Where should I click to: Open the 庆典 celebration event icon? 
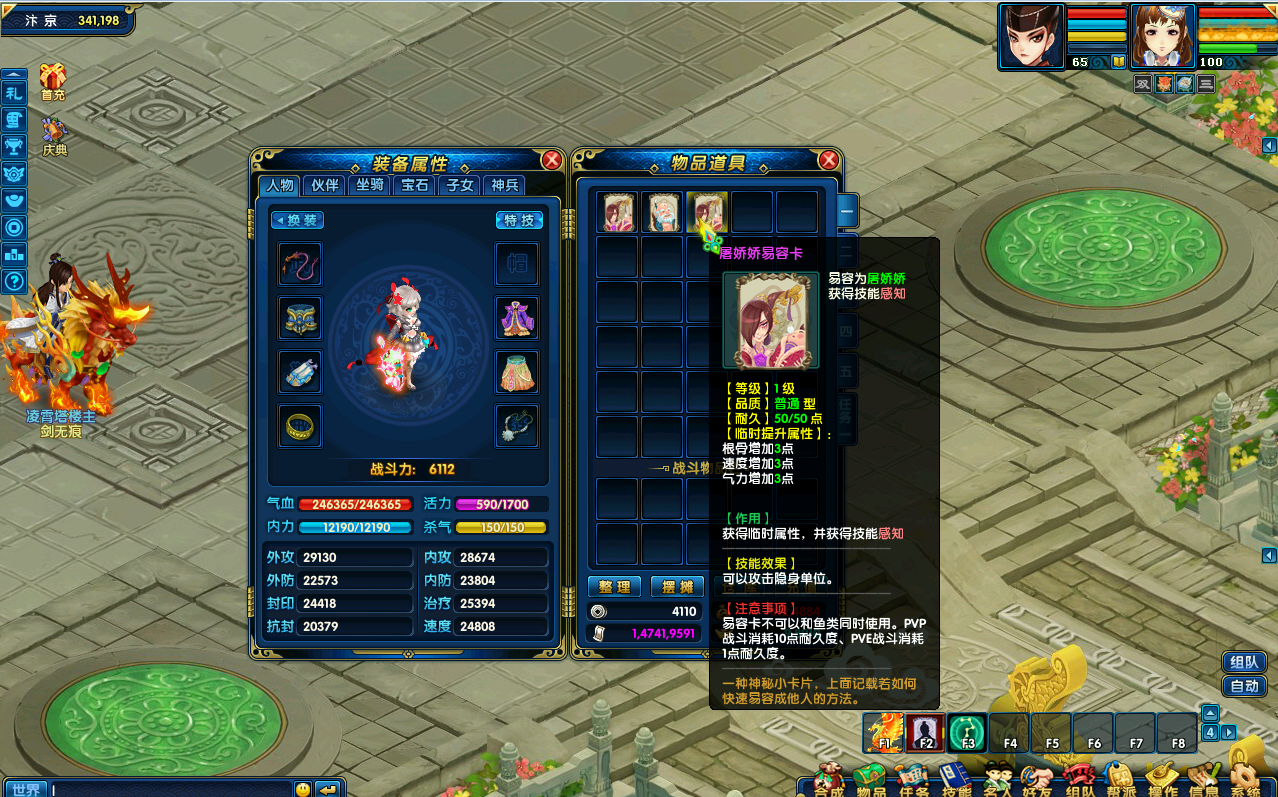tap(54, 136)
